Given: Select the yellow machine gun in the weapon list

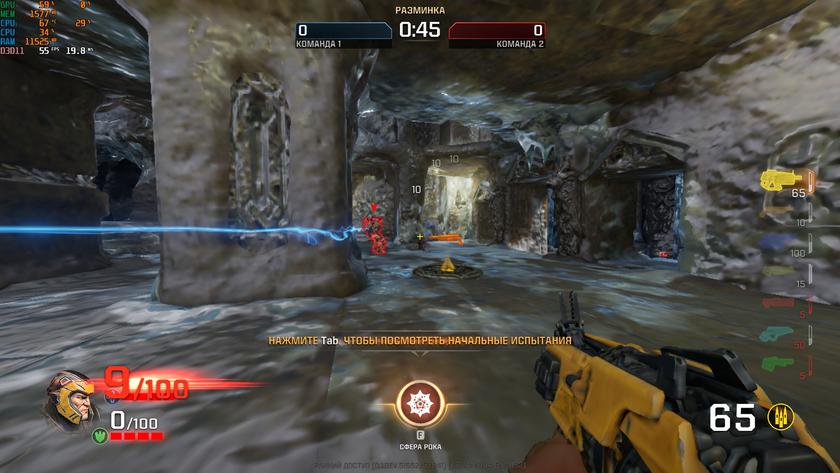Looking at the screenshot, I should (x=776, y=178).
